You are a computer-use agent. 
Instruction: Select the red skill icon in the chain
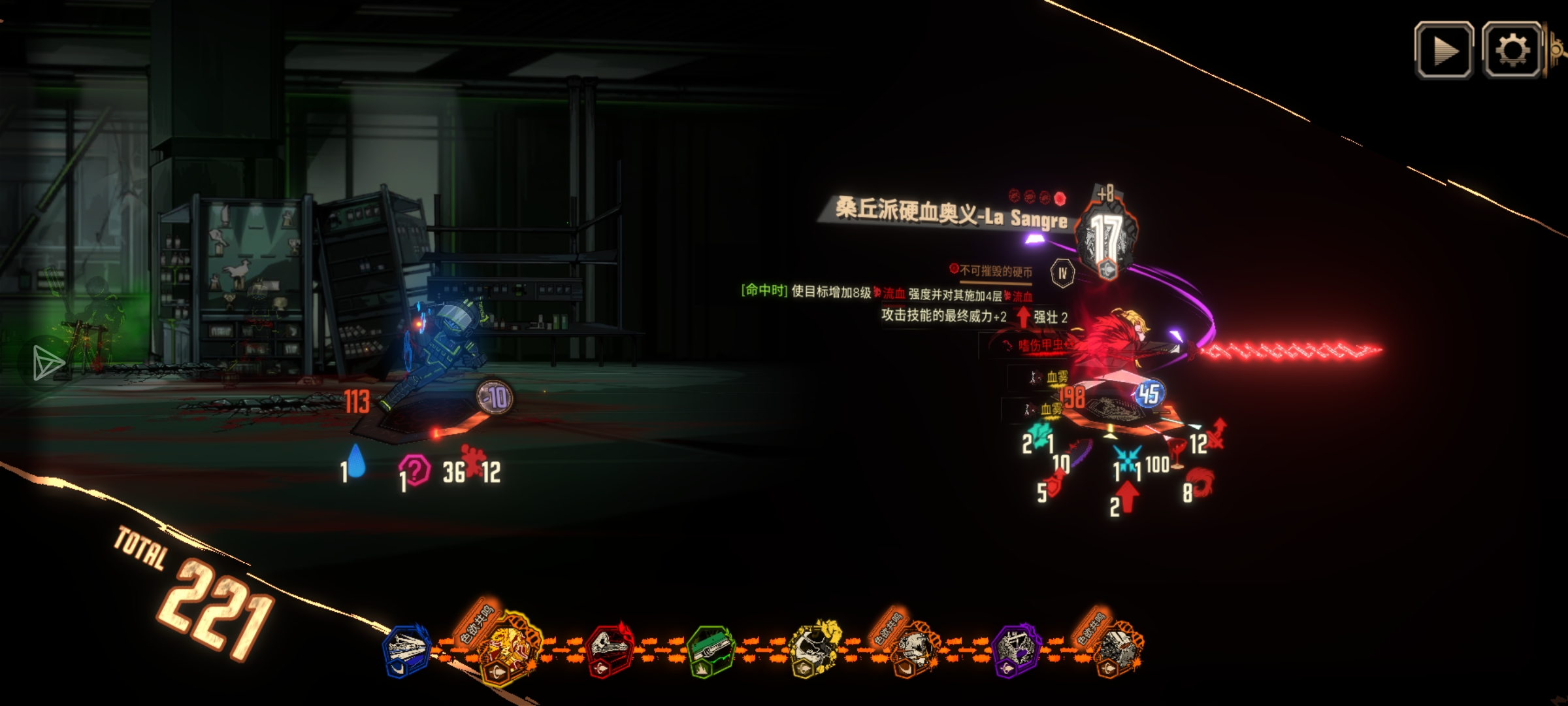[x=609, y=650]
